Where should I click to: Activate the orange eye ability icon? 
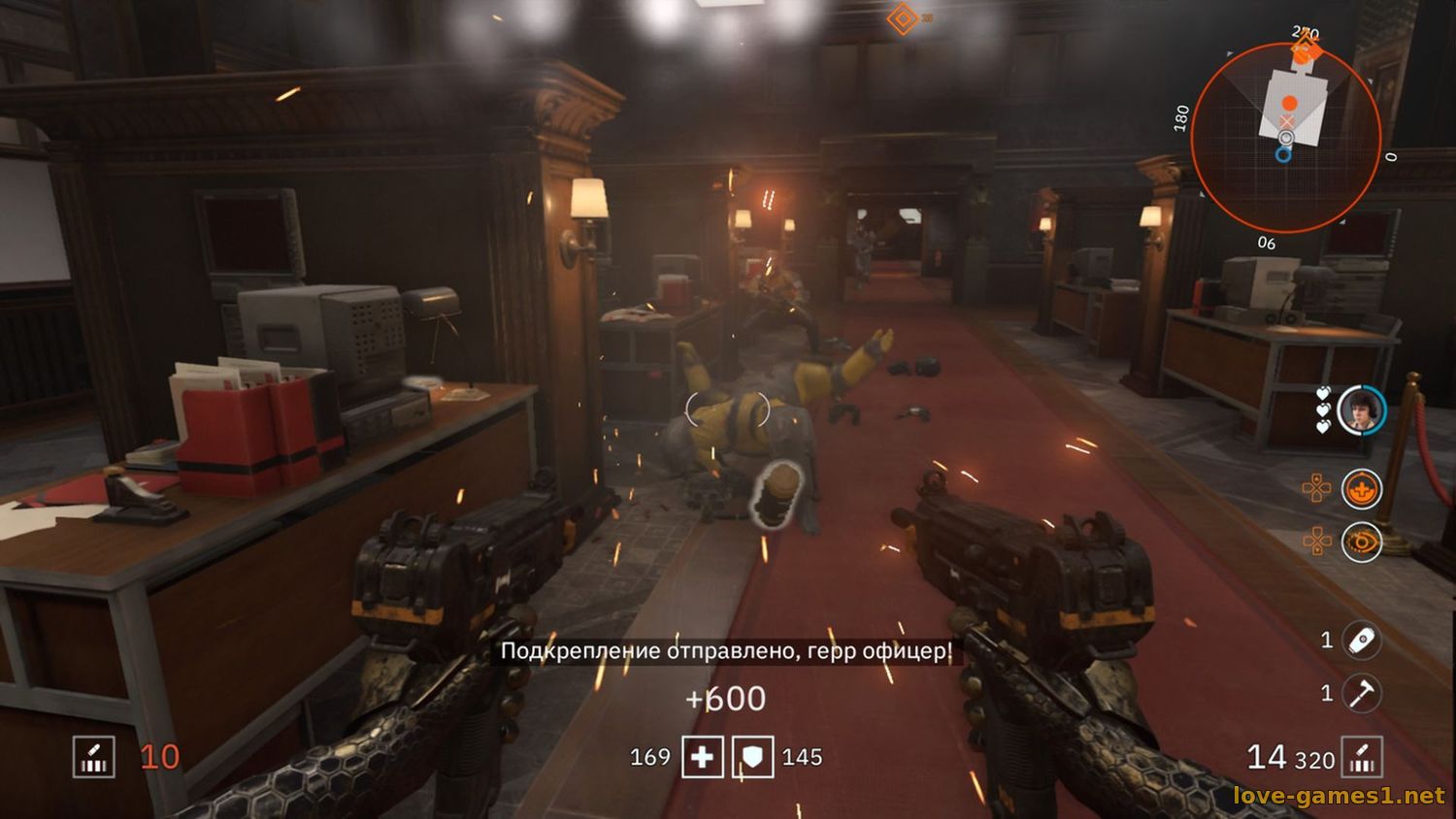[1361, 542]
